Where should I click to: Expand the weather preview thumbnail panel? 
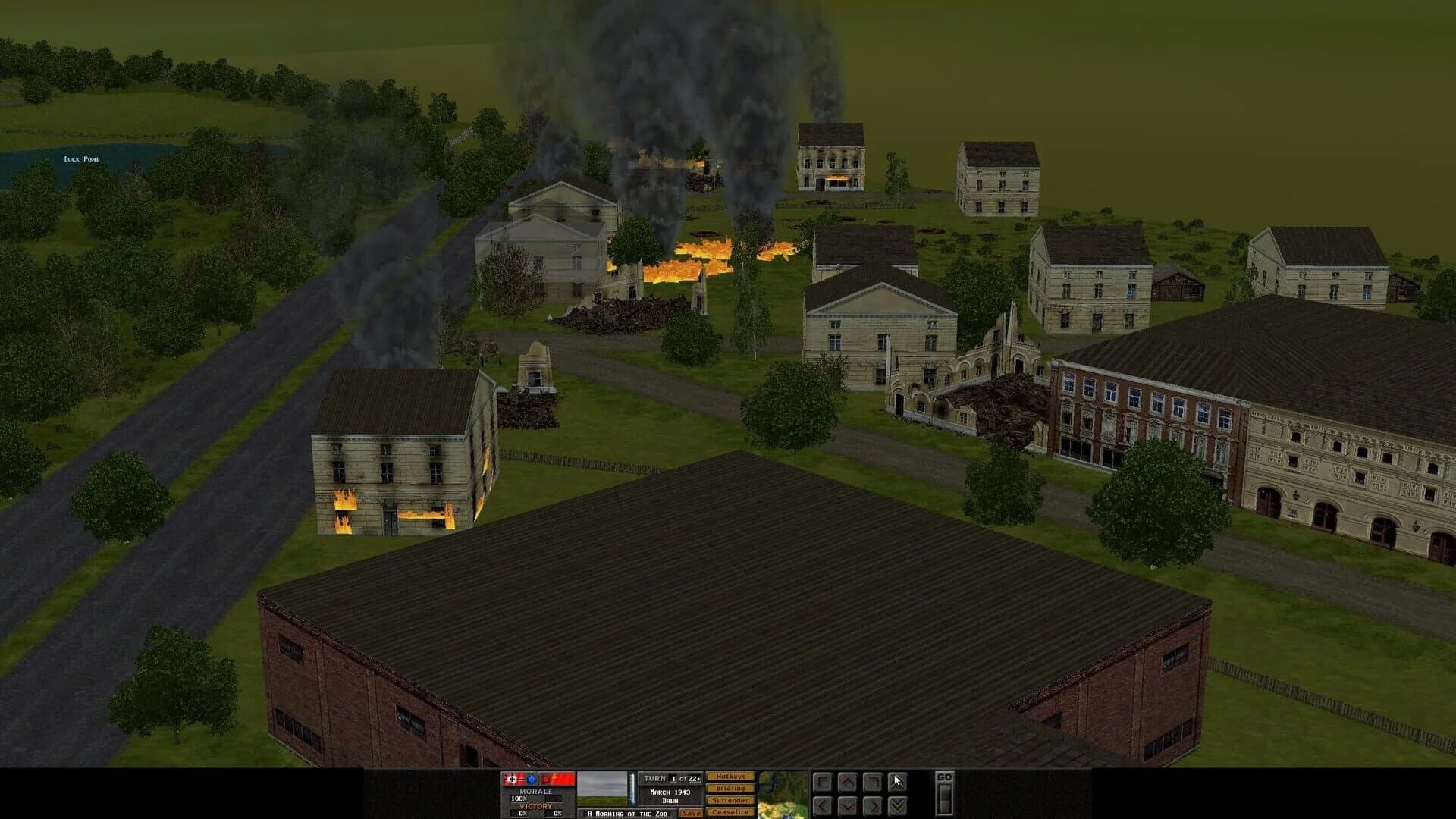click(601, 789)
